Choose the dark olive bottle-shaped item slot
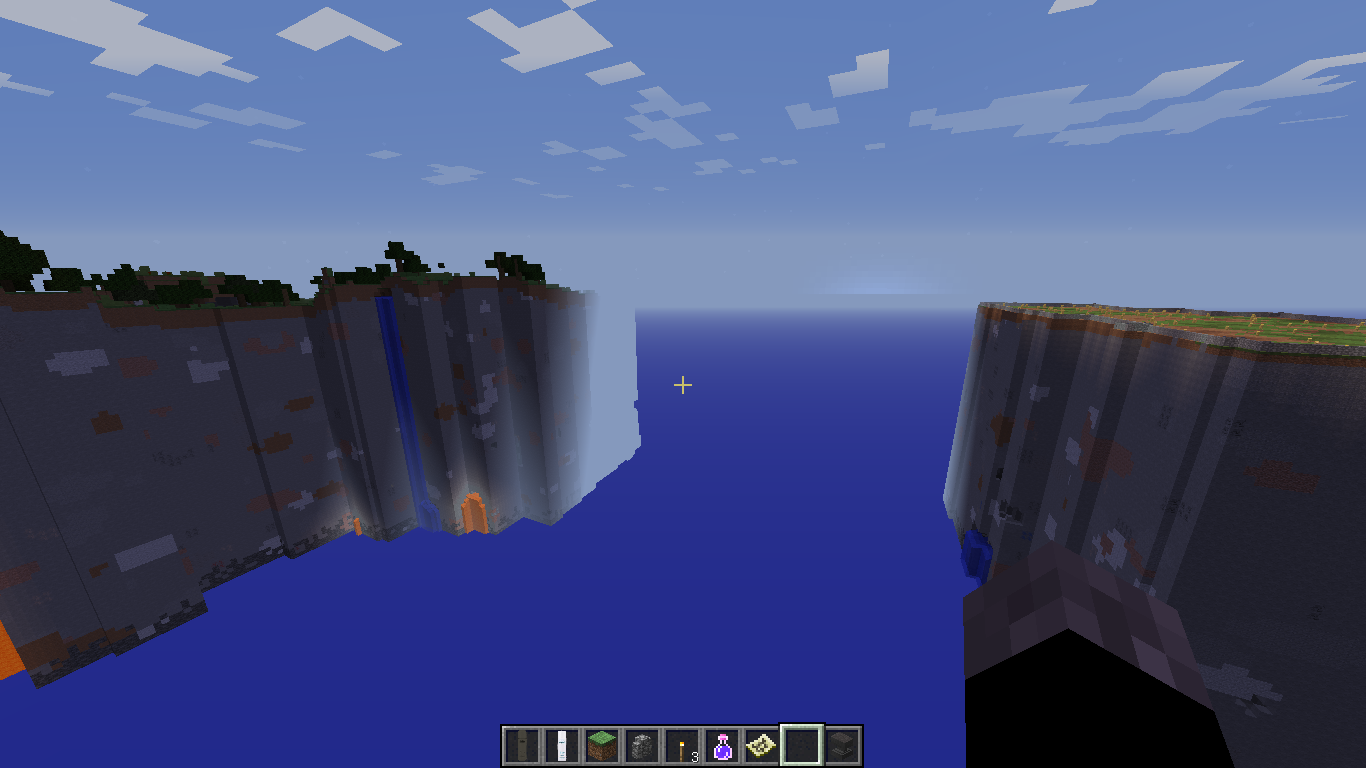This screenshot has width=1366, height=768. (522, 746)
